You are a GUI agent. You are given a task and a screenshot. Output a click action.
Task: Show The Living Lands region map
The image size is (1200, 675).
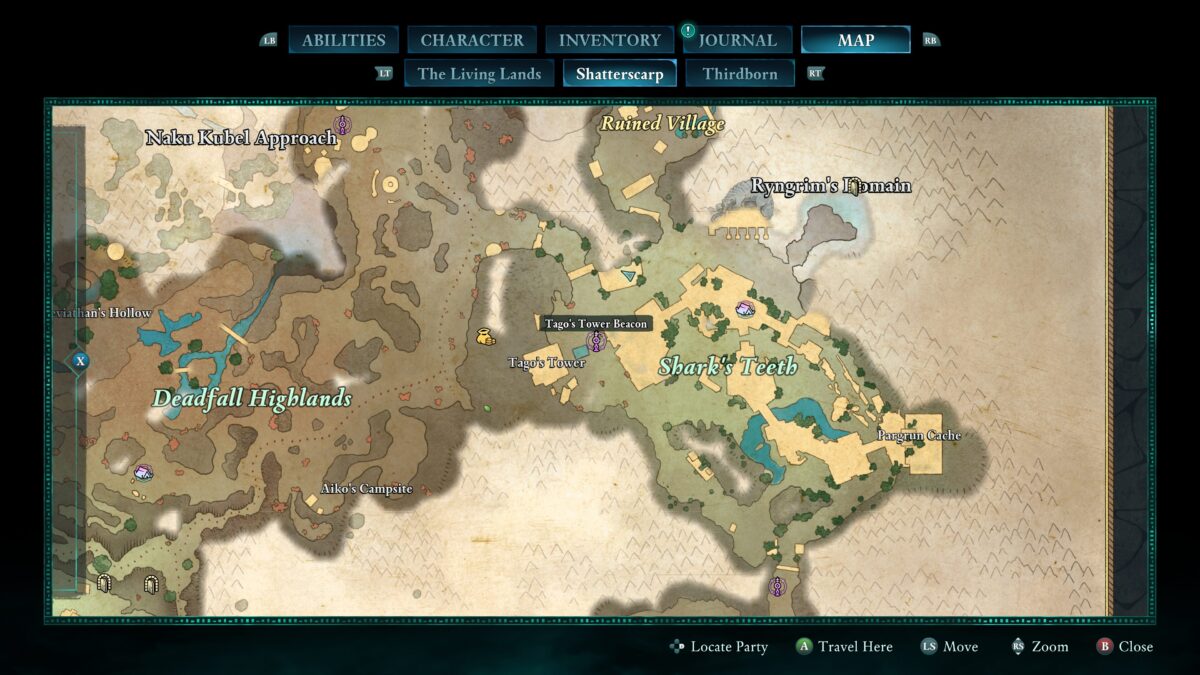coord(479,74)
